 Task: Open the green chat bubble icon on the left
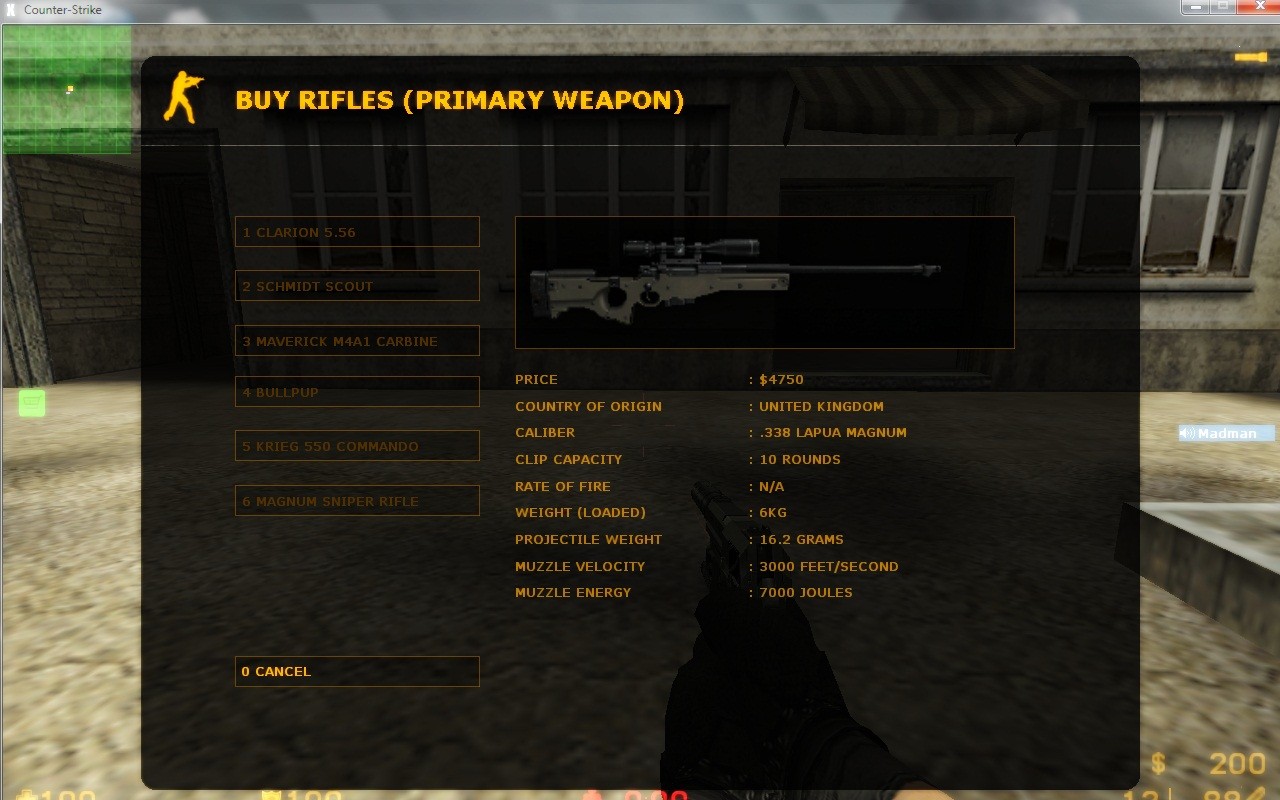point(31,402)
